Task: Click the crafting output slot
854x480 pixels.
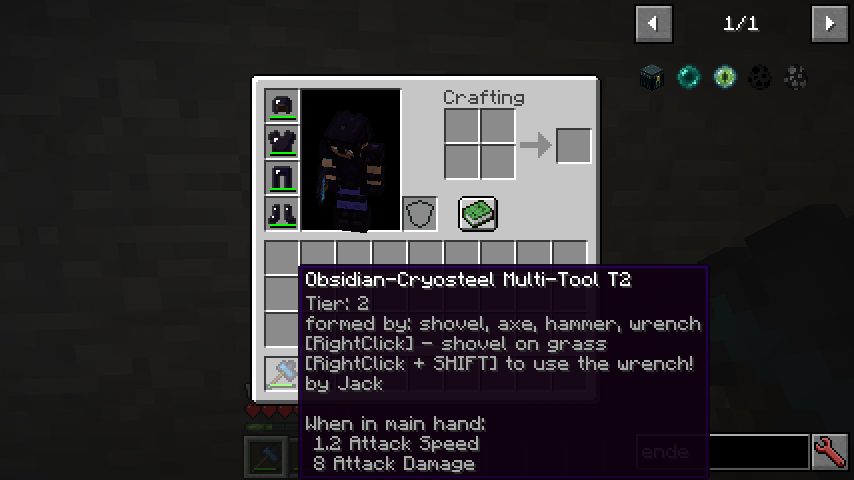Action: 573,146
